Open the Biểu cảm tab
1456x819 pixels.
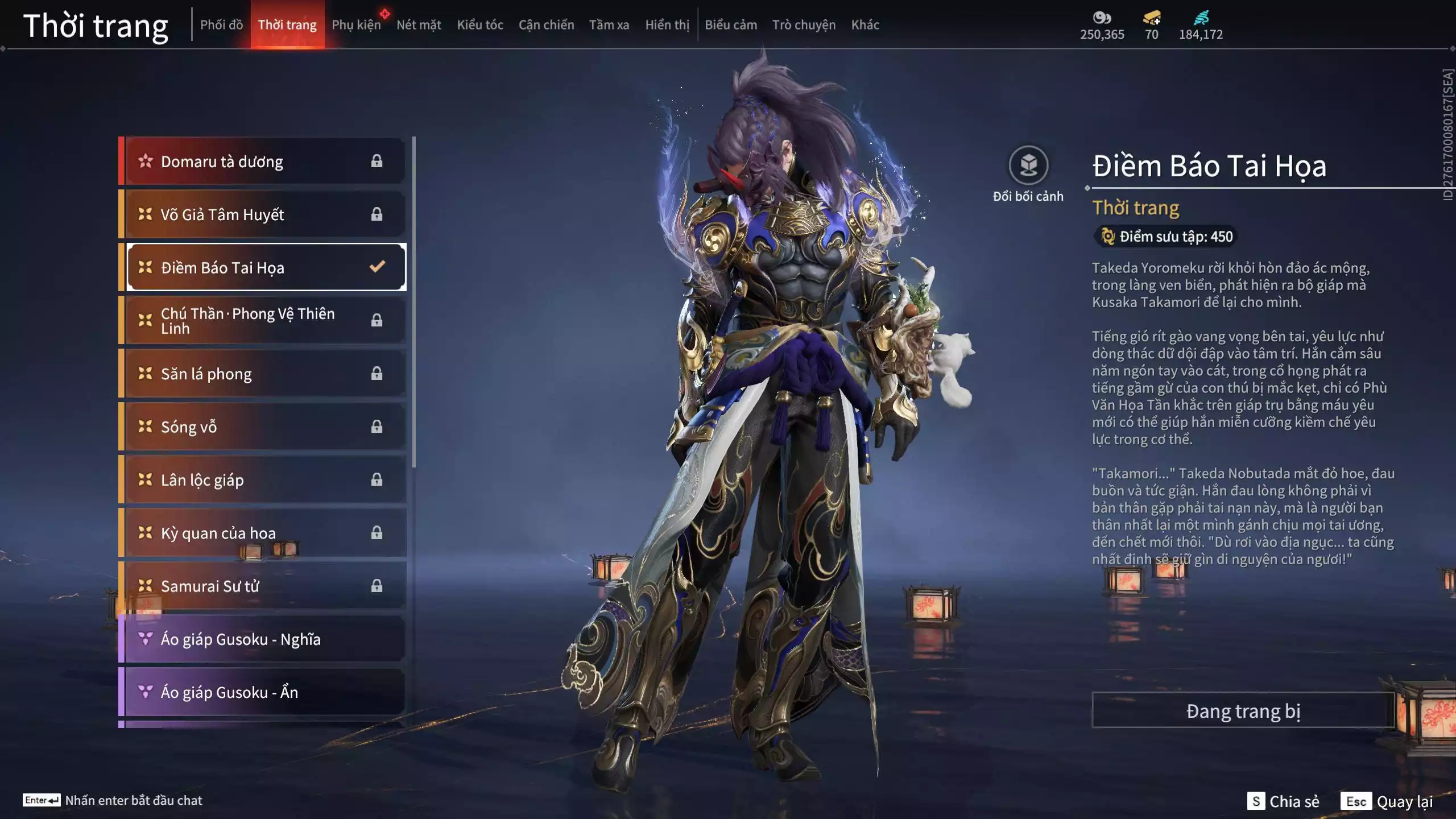tap(731, 25)
